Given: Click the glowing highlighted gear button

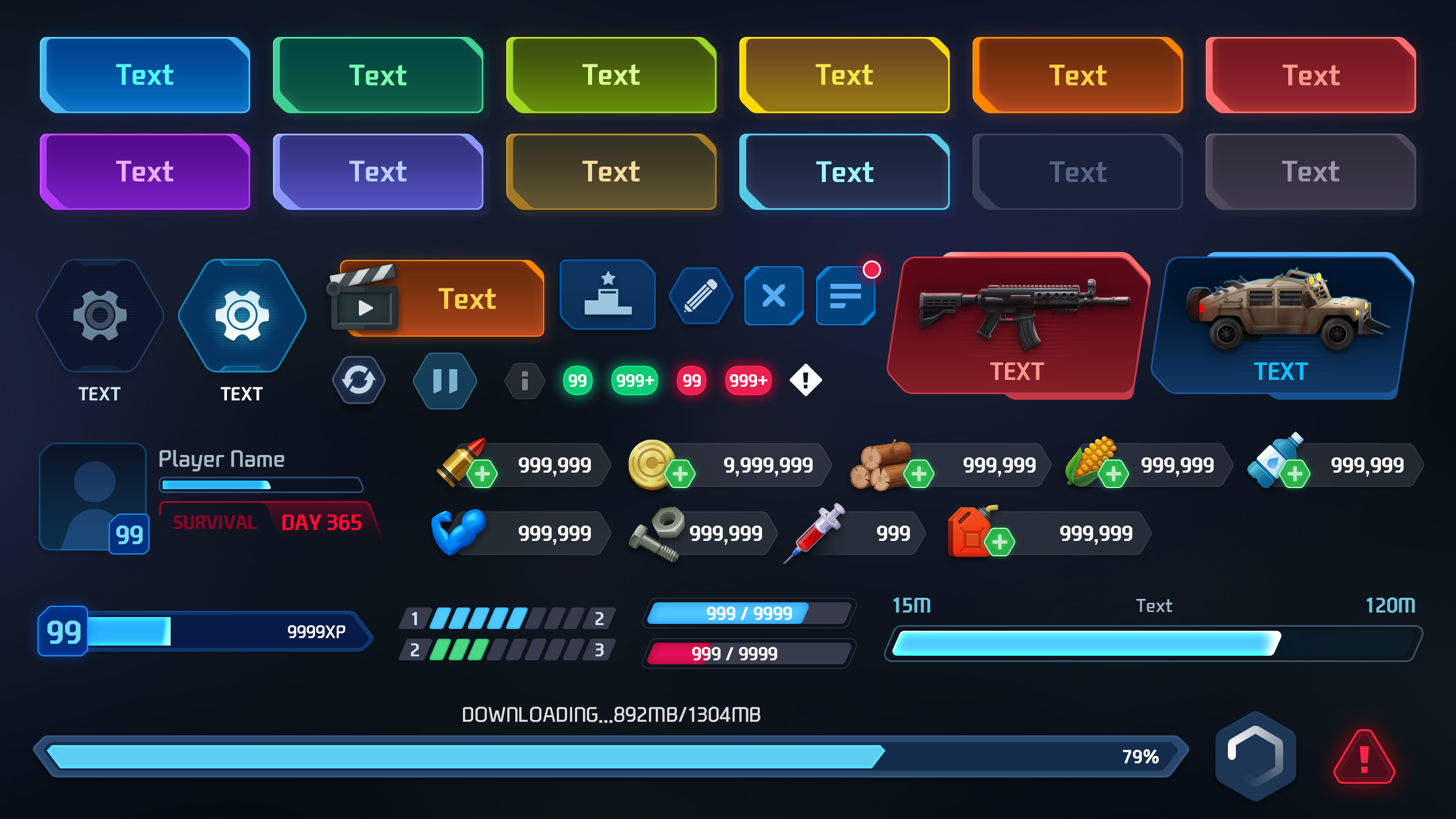Looking at the screenshot, I should click(242, 315).
